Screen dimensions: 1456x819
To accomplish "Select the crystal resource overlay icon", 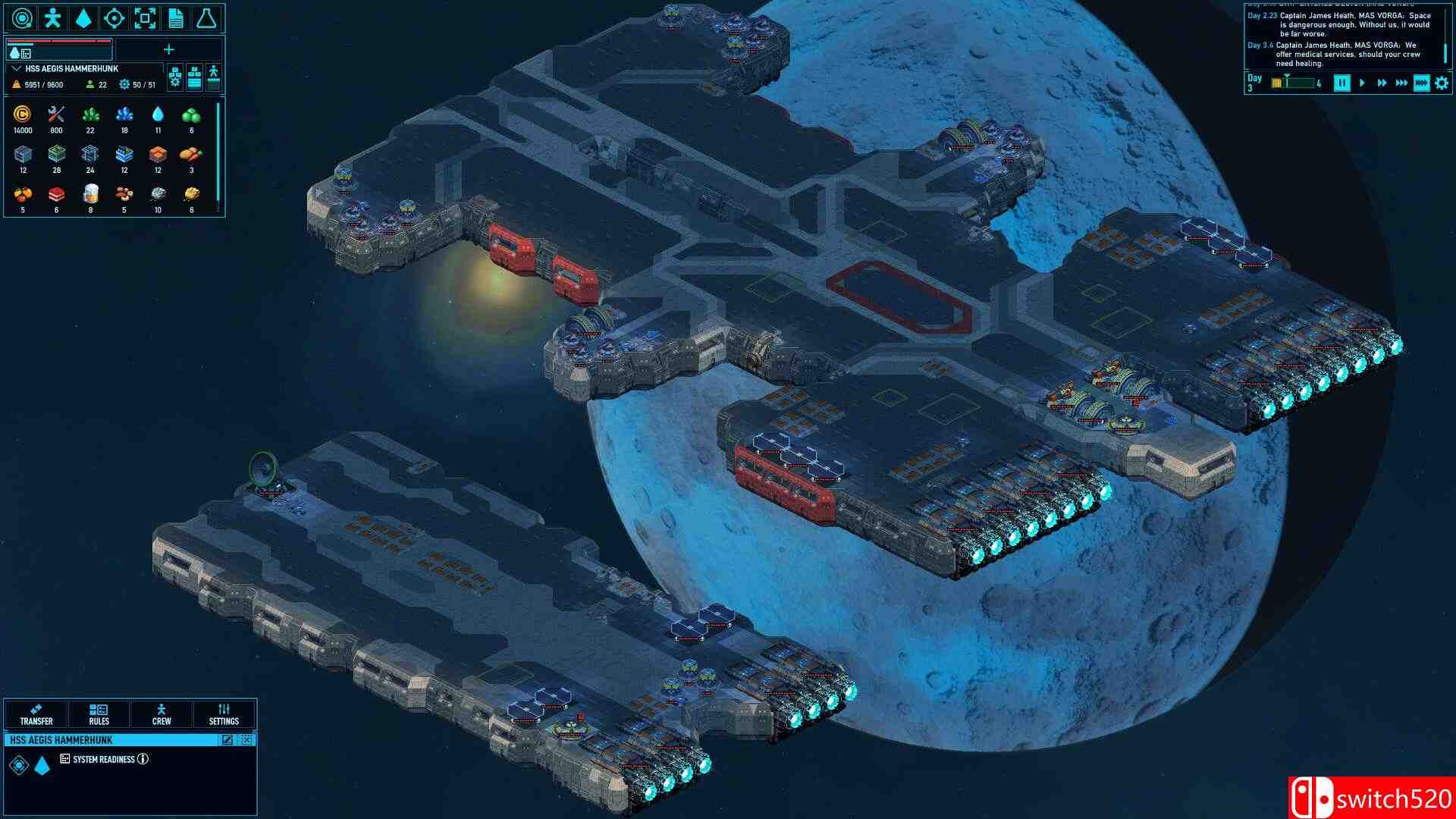I will pos(83,17).
